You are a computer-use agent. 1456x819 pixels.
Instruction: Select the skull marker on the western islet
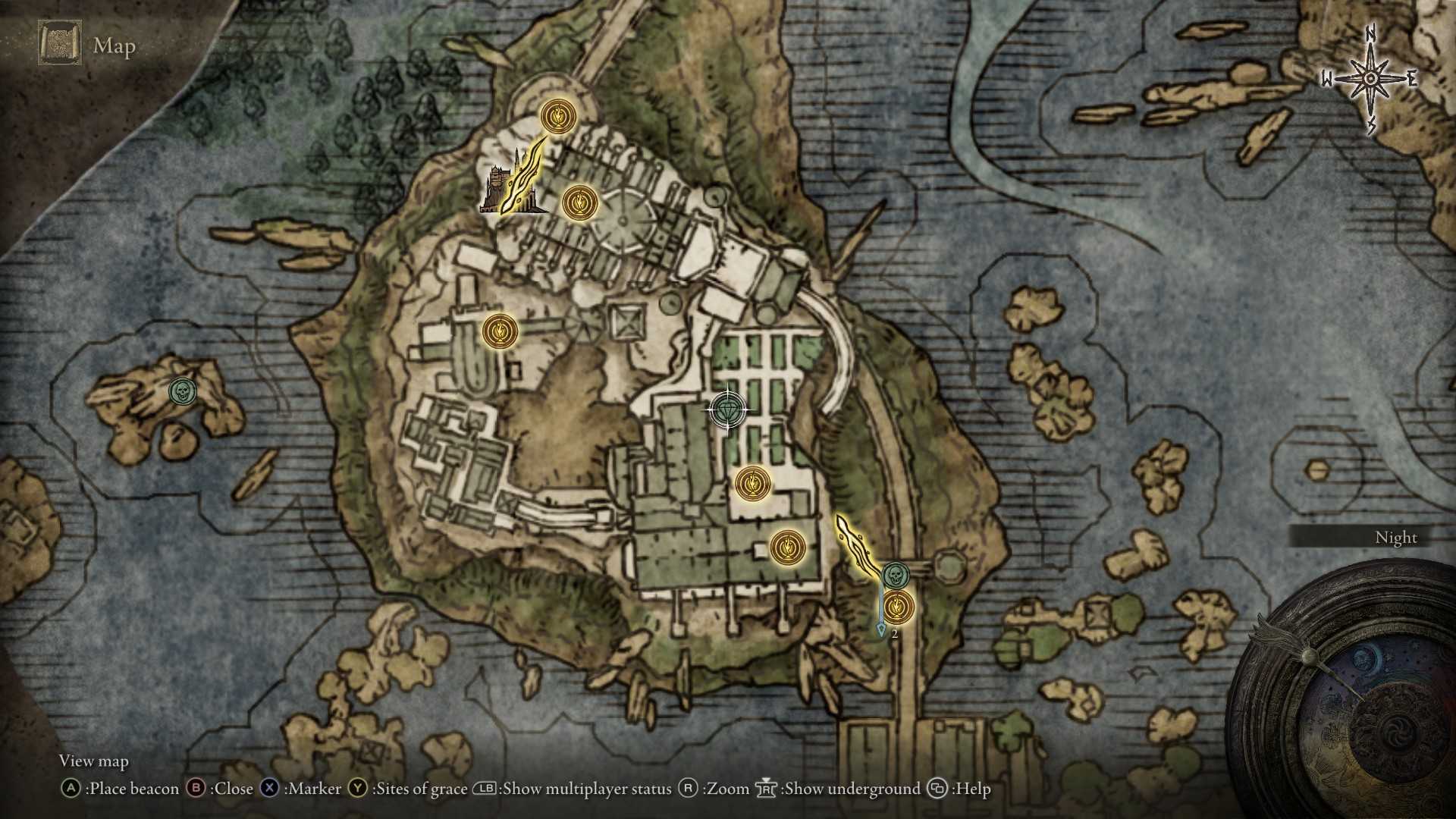pos(182,391)
